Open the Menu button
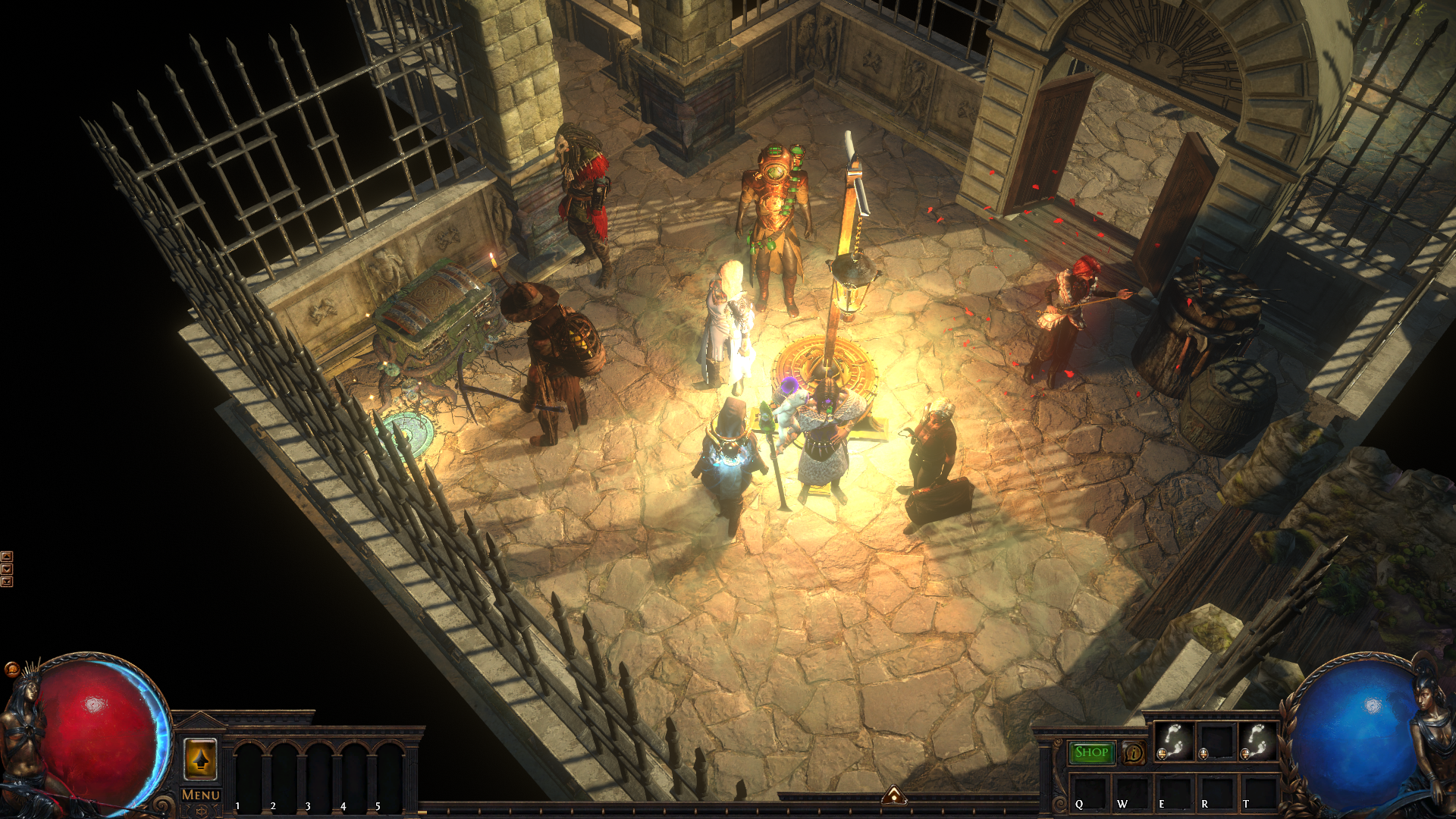The image size is (1456, 819). click(200, 795)
